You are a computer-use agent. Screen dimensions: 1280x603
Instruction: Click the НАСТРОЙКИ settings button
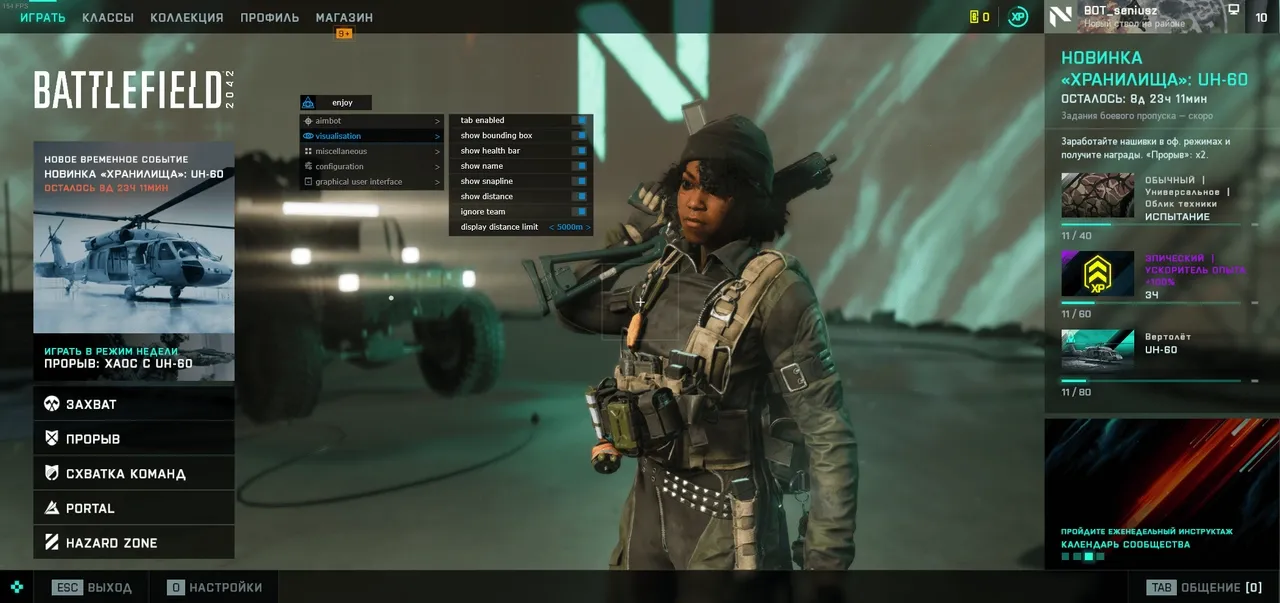(x=215, y=588)
